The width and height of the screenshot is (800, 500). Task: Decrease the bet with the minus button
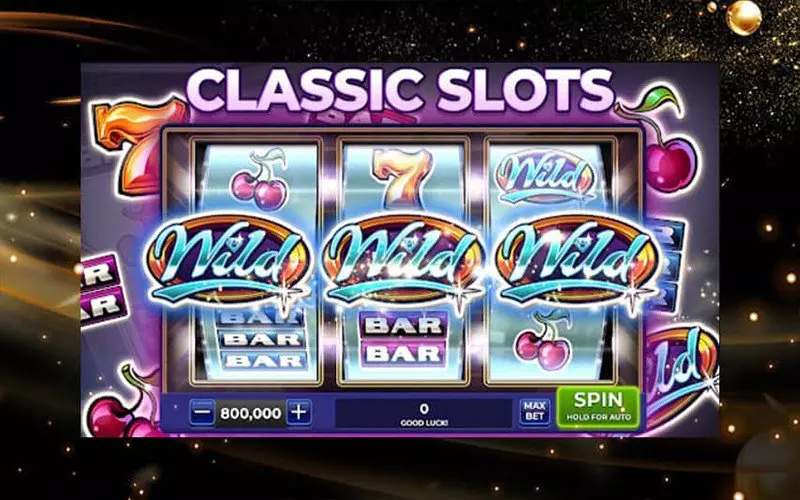[x=203, y=411]
